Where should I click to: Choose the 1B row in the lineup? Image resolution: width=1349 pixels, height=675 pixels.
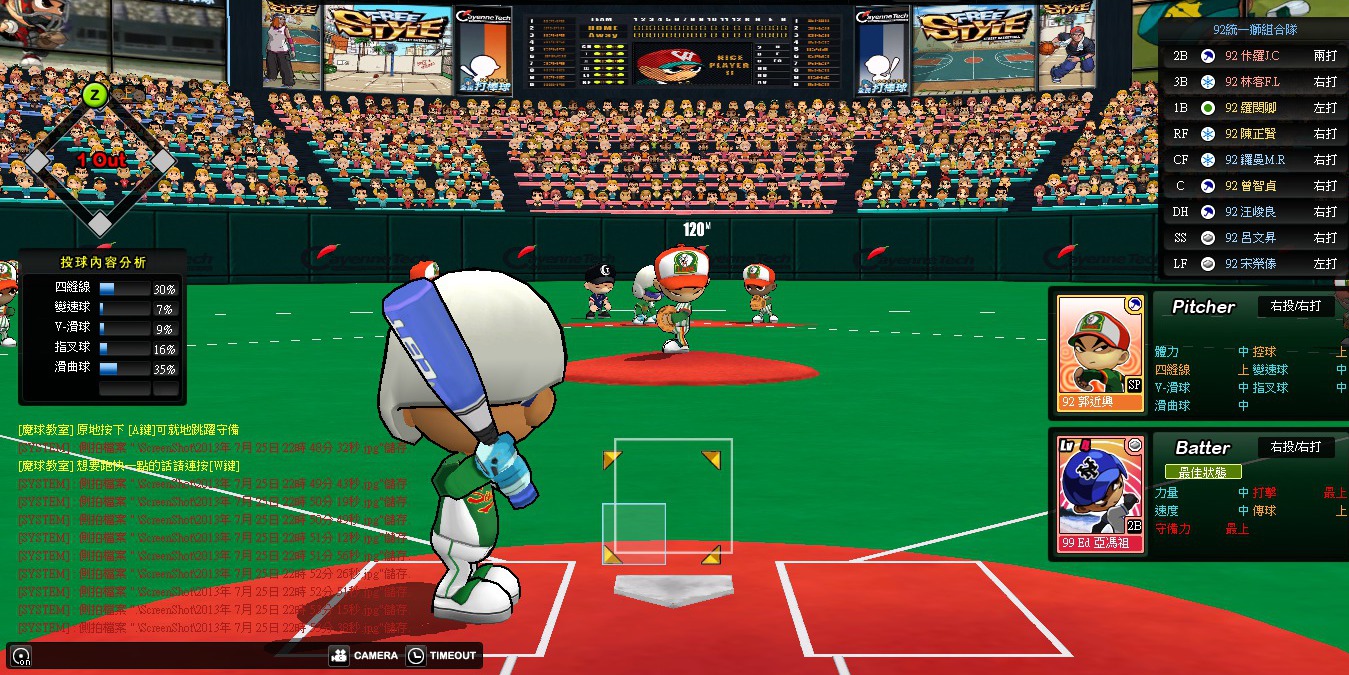pos(1255,108)
